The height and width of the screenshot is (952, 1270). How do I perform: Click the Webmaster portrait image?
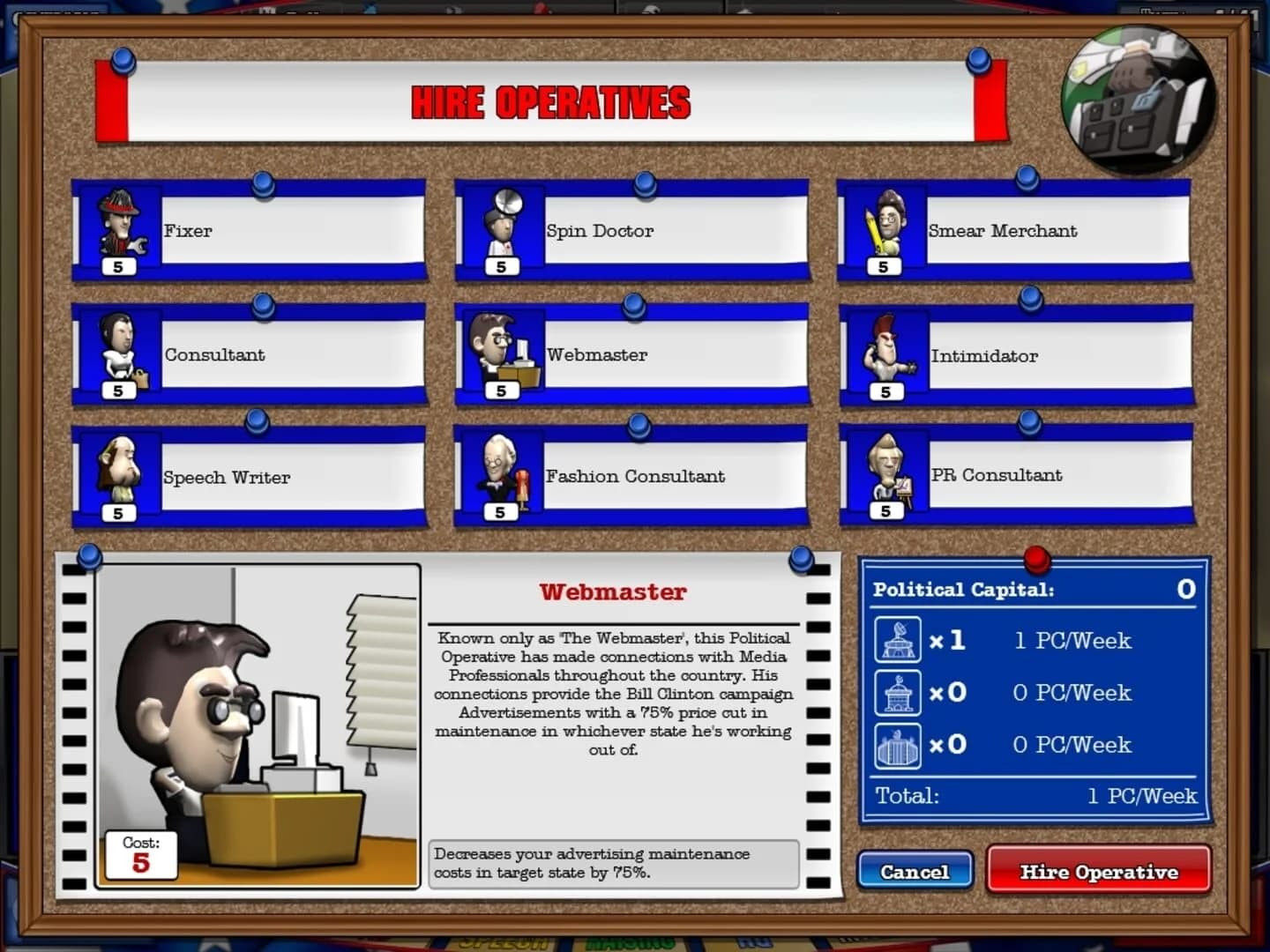click(256, 723)
